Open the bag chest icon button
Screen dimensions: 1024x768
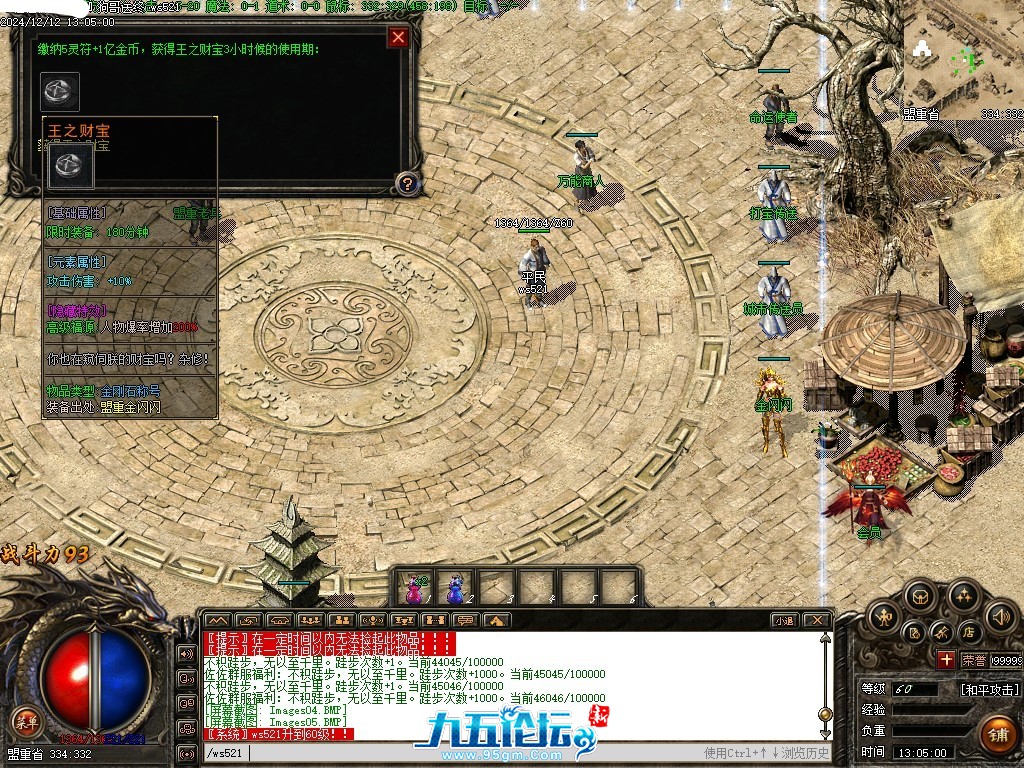tap(920, 597)
